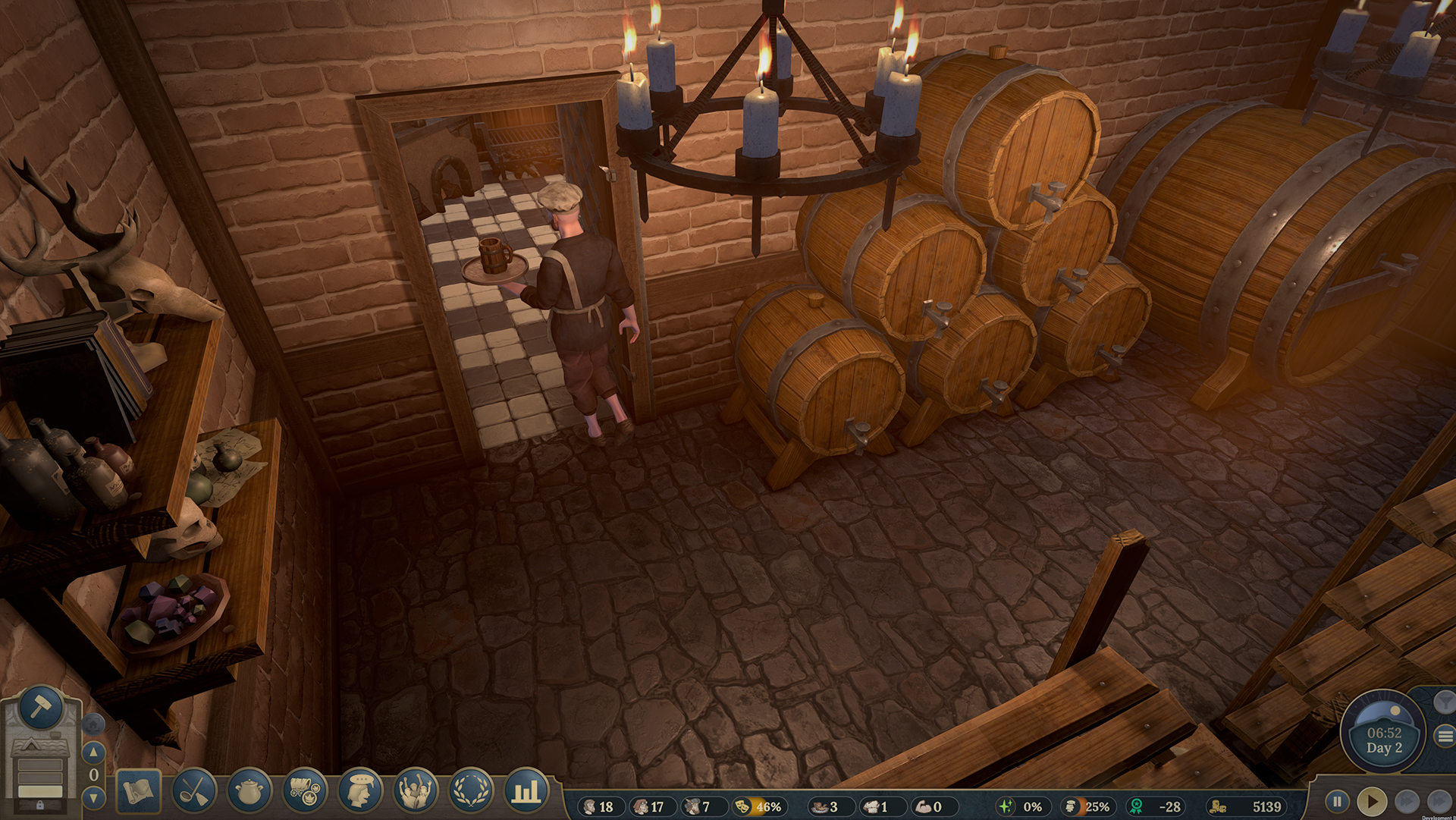Select the blueprint map tool
The image size is (1456, 820).
[x=138, y=791]
